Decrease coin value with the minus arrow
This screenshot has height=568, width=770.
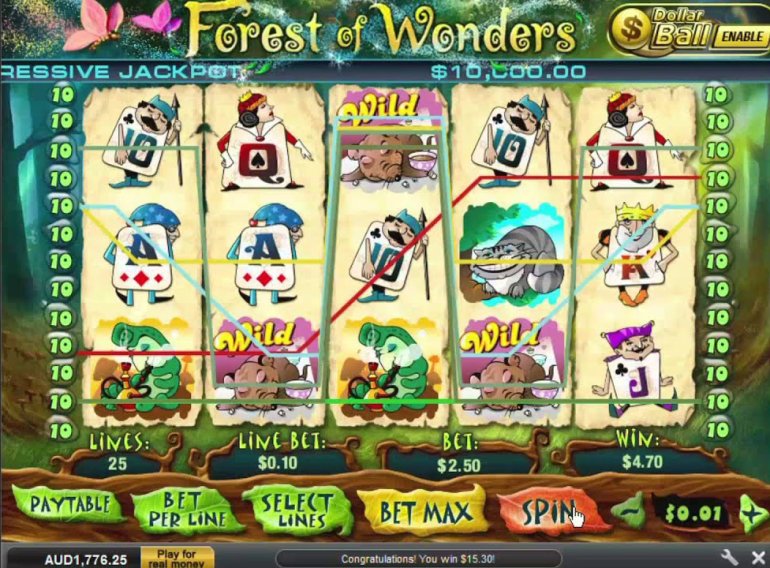click(x=630, y=511)
